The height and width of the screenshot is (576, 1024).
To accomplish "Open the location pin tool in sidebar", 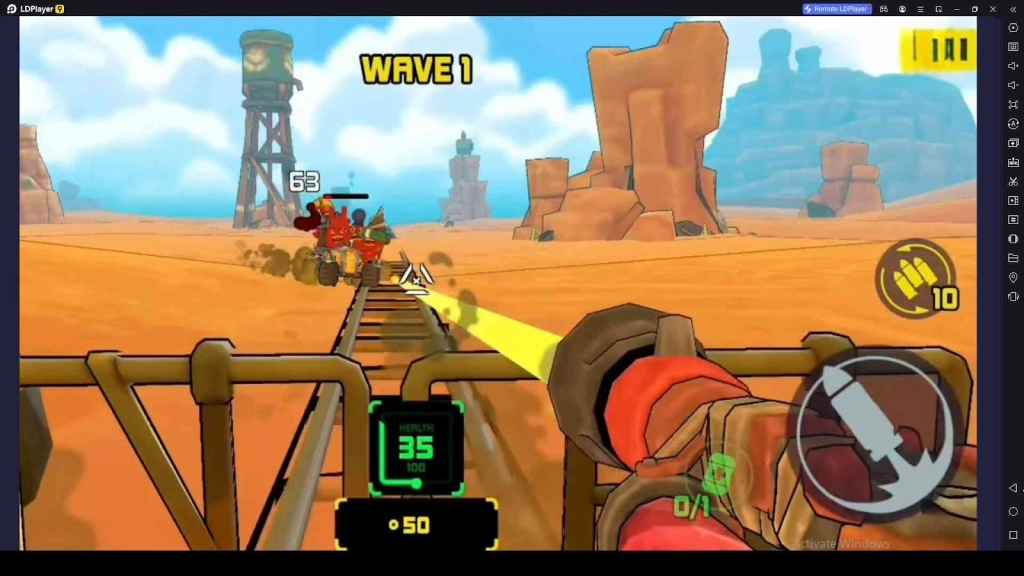I will tap(1013, 277).
